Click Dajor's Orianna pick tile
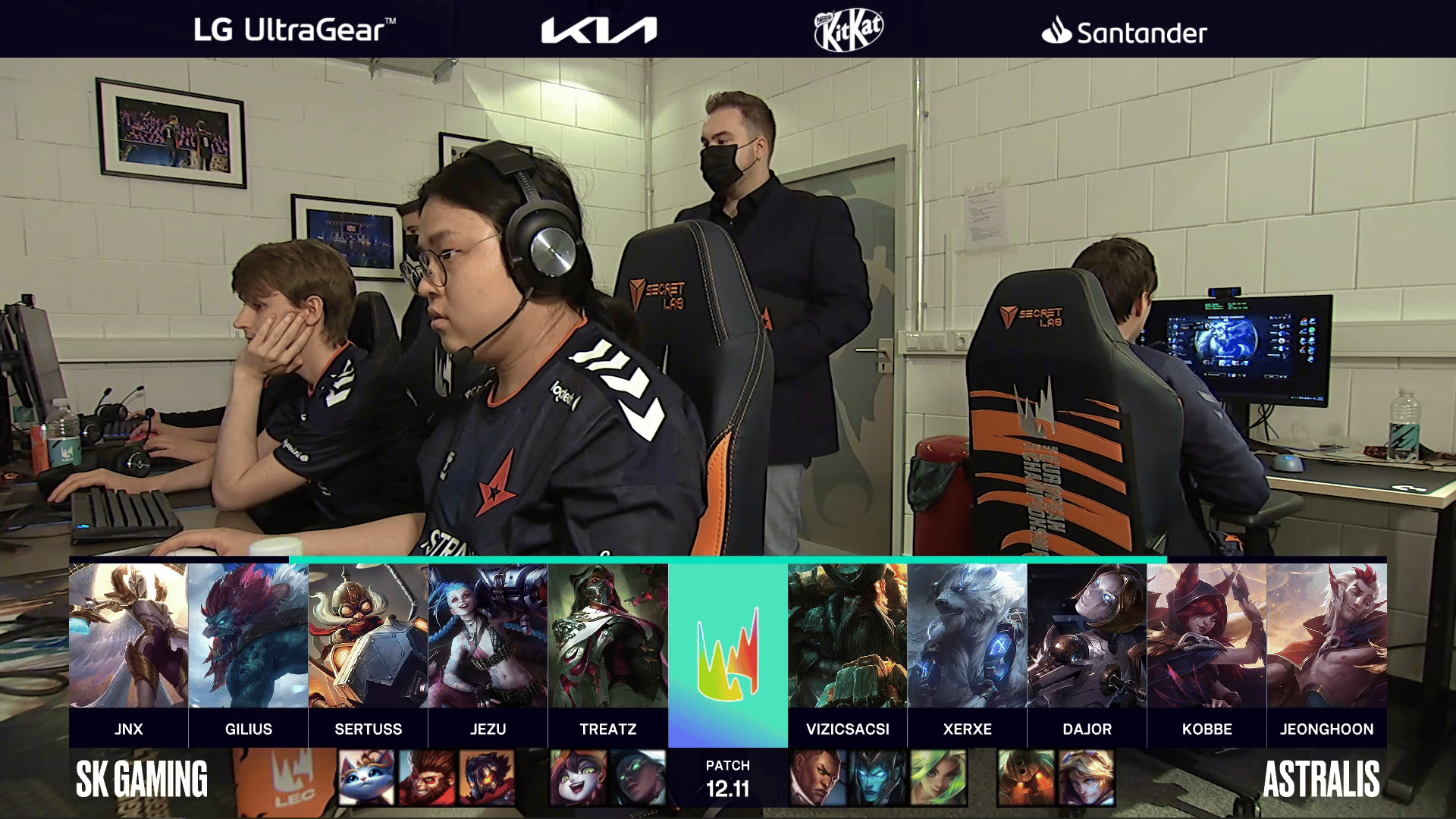The width and height of the screenshot is (1456, 819). tap(1087, 635)
